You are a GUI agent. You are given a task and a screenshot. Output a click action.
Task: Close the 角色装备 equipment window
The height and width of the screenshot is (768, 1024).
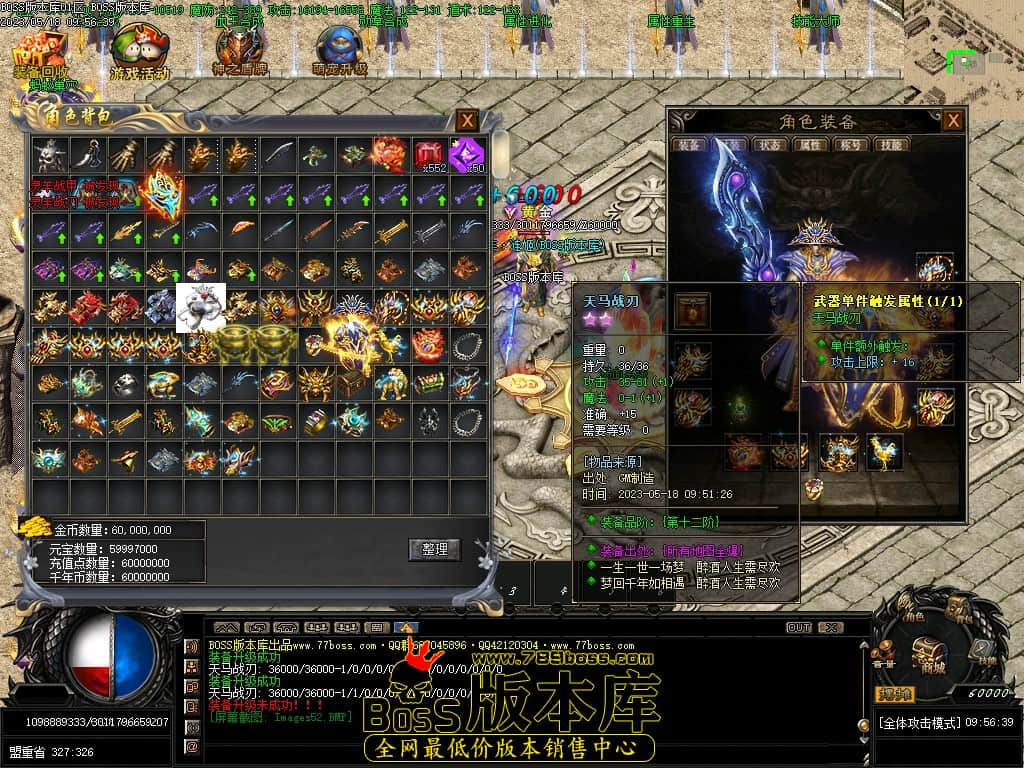(x=954, y=121)
